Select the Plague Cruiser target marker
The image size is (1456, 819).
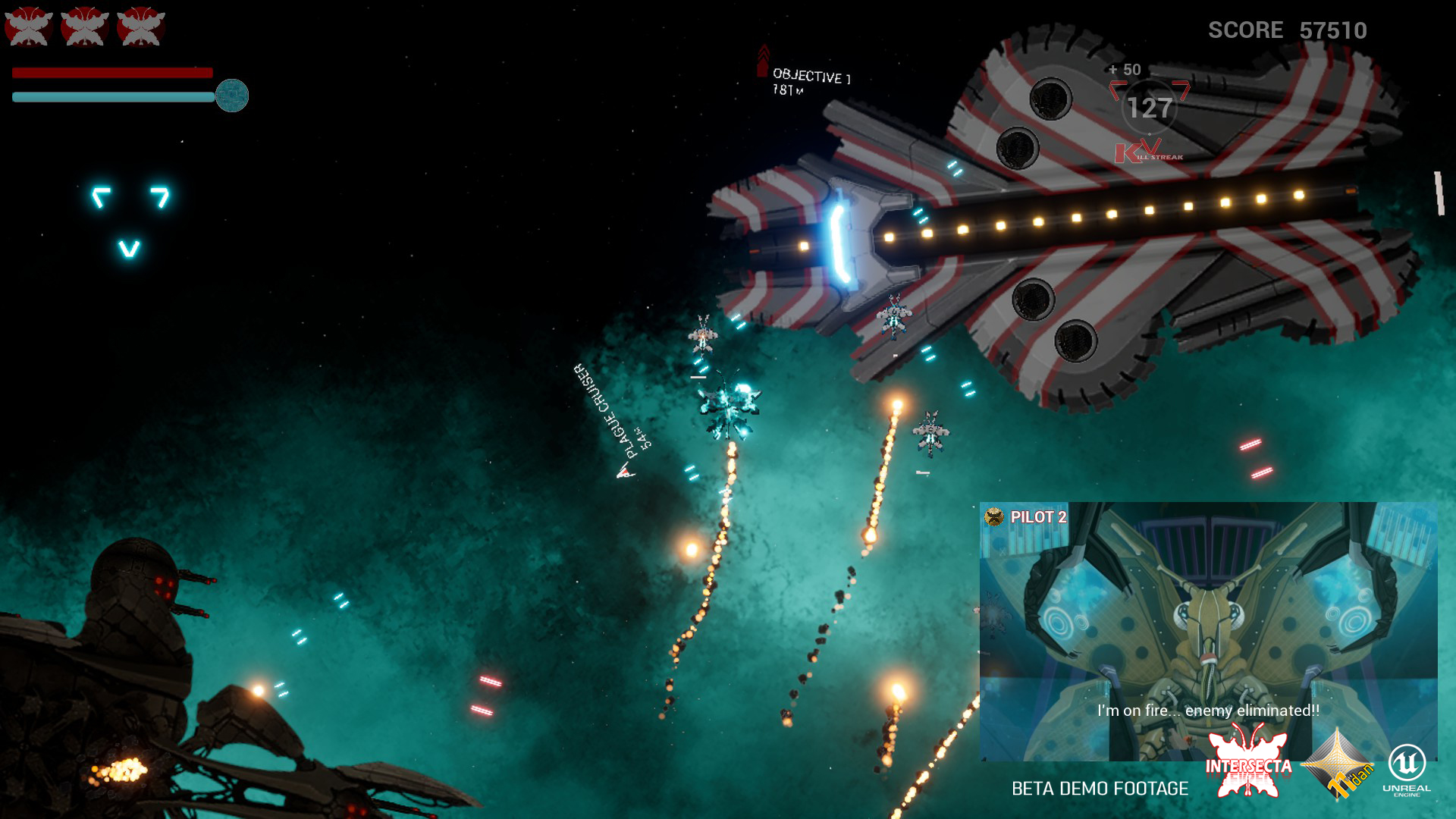(x=624, y=472)
